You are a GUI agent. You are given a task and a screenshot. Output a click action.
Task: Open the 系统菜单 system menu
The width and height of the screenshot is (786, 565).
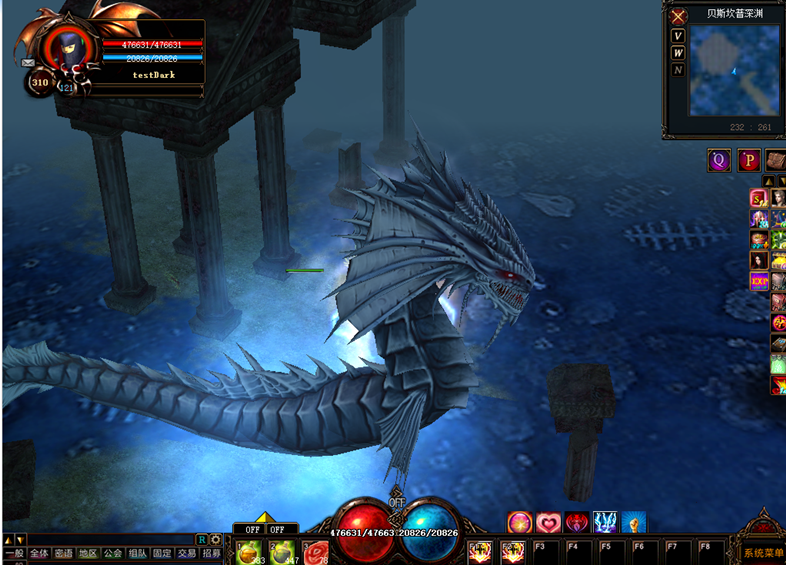(x=762, y=553)
